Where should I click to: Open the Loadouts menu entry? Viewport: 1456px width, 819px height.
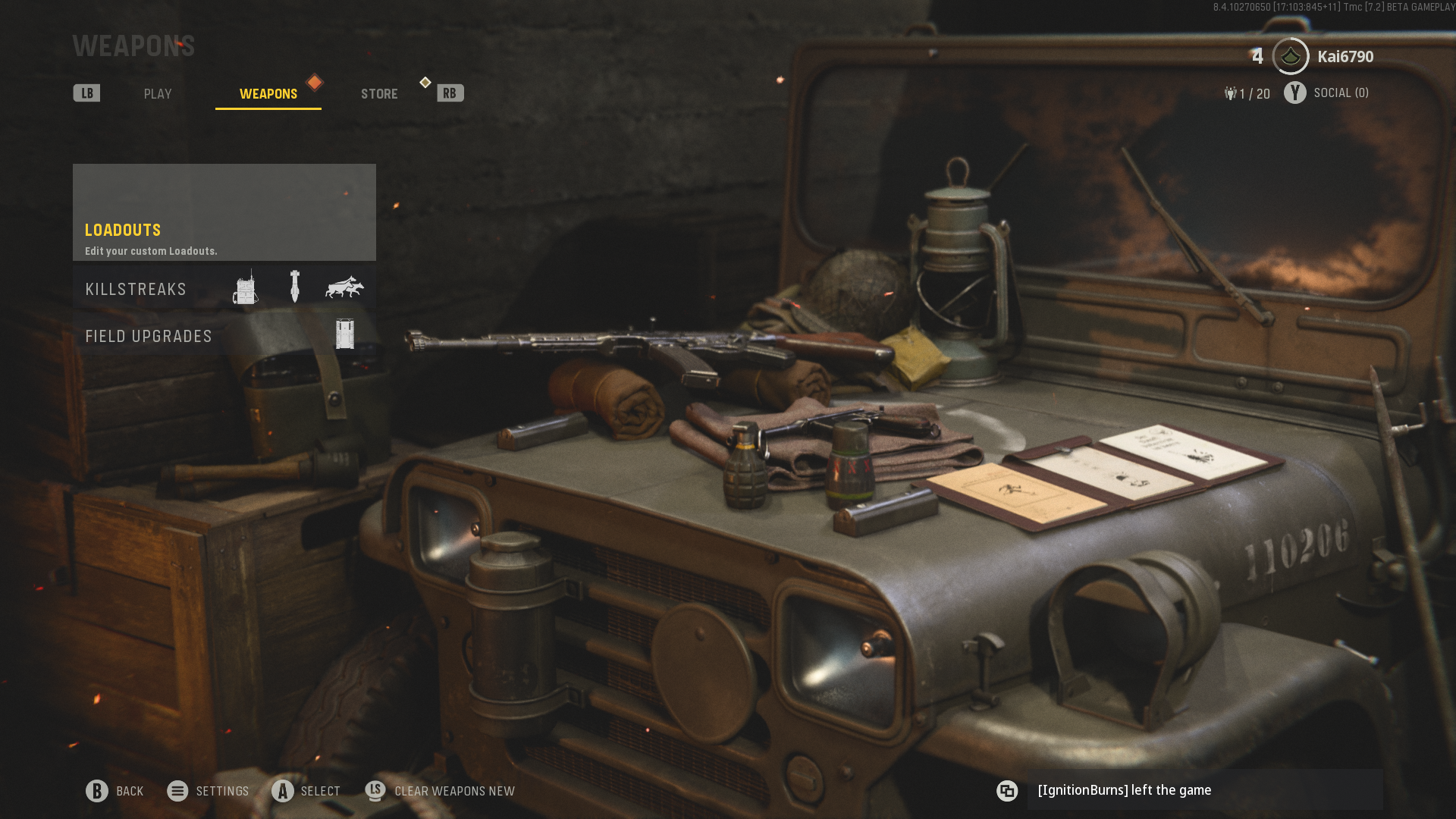(x=224, y=213)
